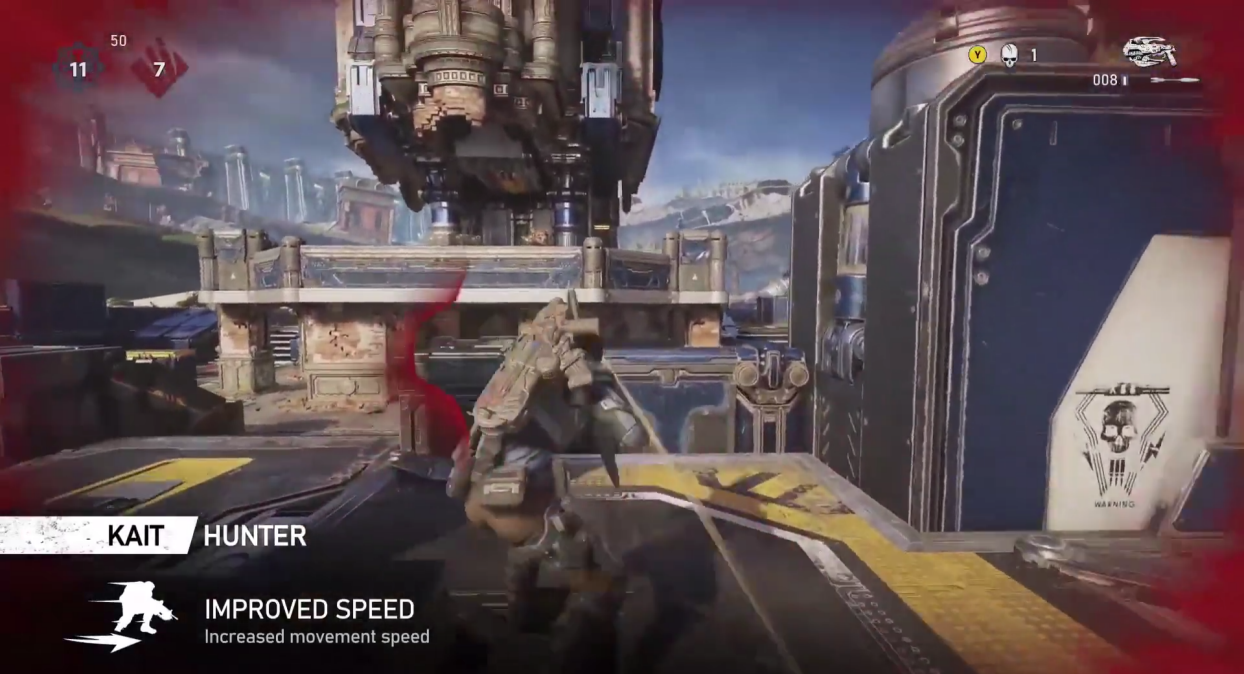Select the blue team gear emblem

pos(79,70)
